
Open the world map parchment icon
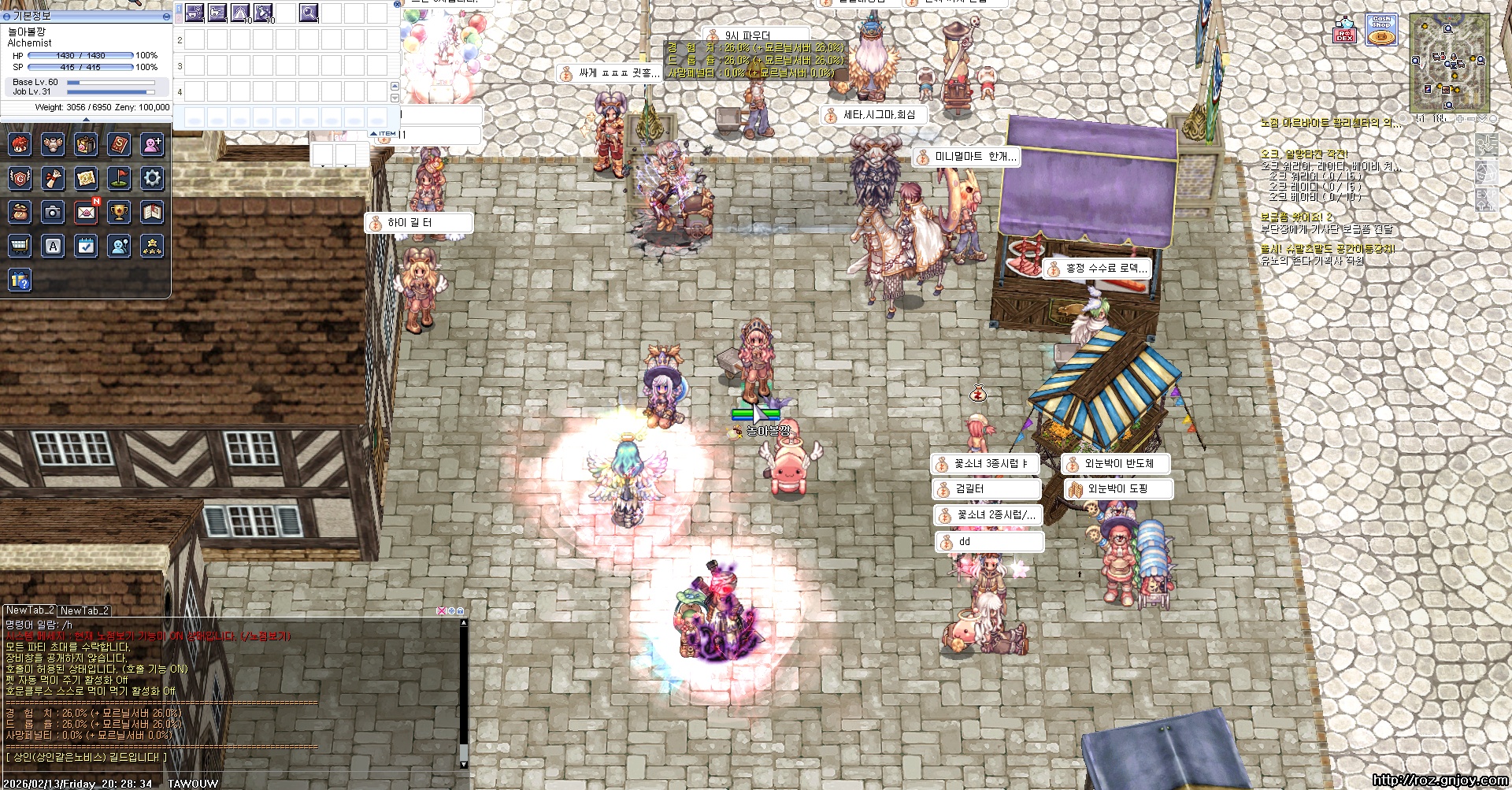pyautogui.click(x=86, y=178)
